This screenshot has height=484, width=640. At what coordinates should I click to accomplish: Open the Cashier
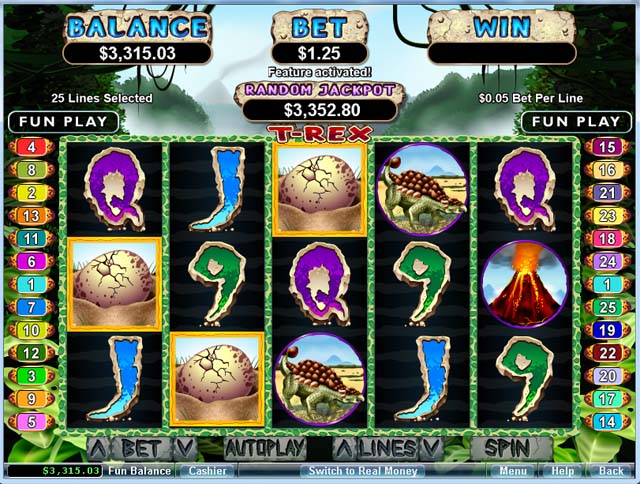(208, 470)
